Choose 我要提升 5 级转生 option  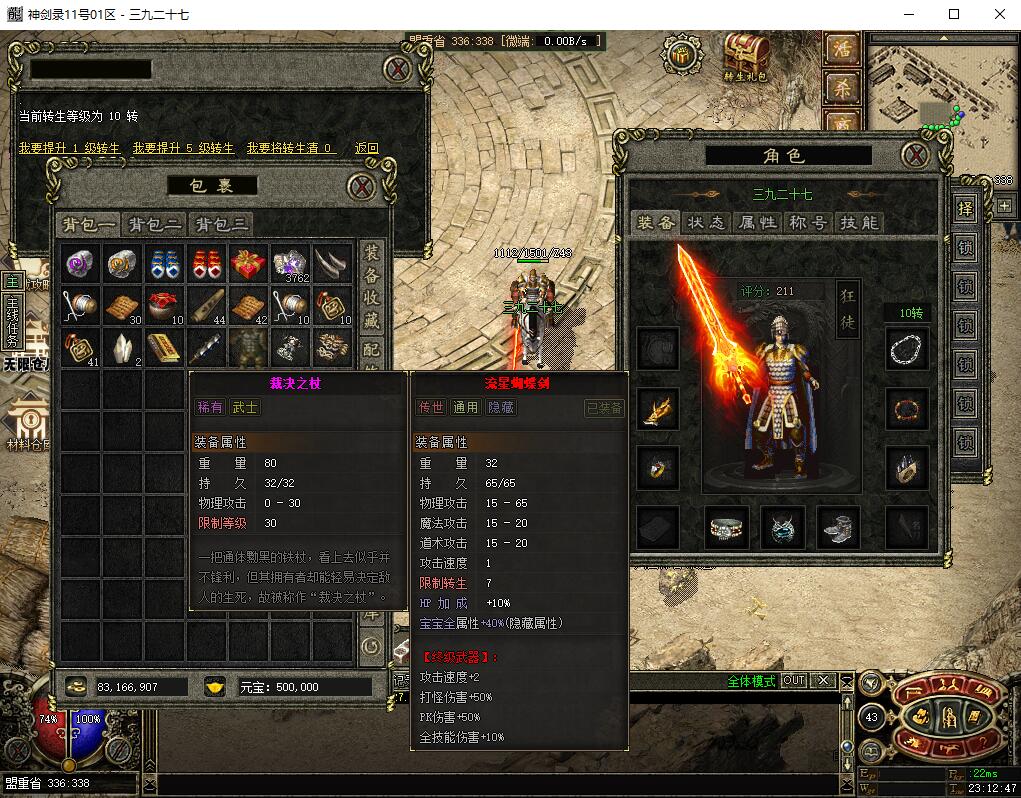(x=183, y=148)
